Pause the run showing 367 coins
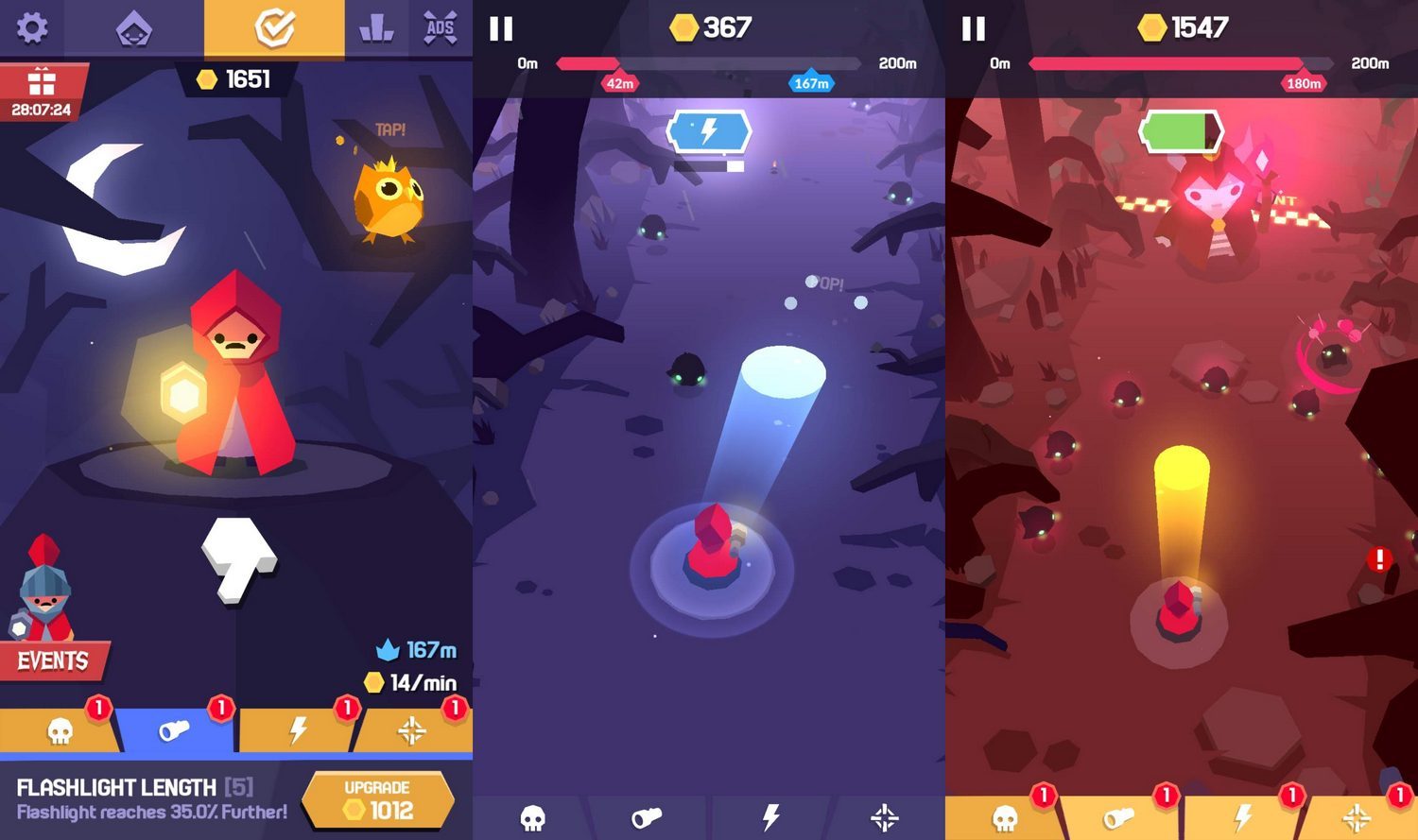This screenshot has width=1418, height=840. pyautogui.click(x=501, y=28)
